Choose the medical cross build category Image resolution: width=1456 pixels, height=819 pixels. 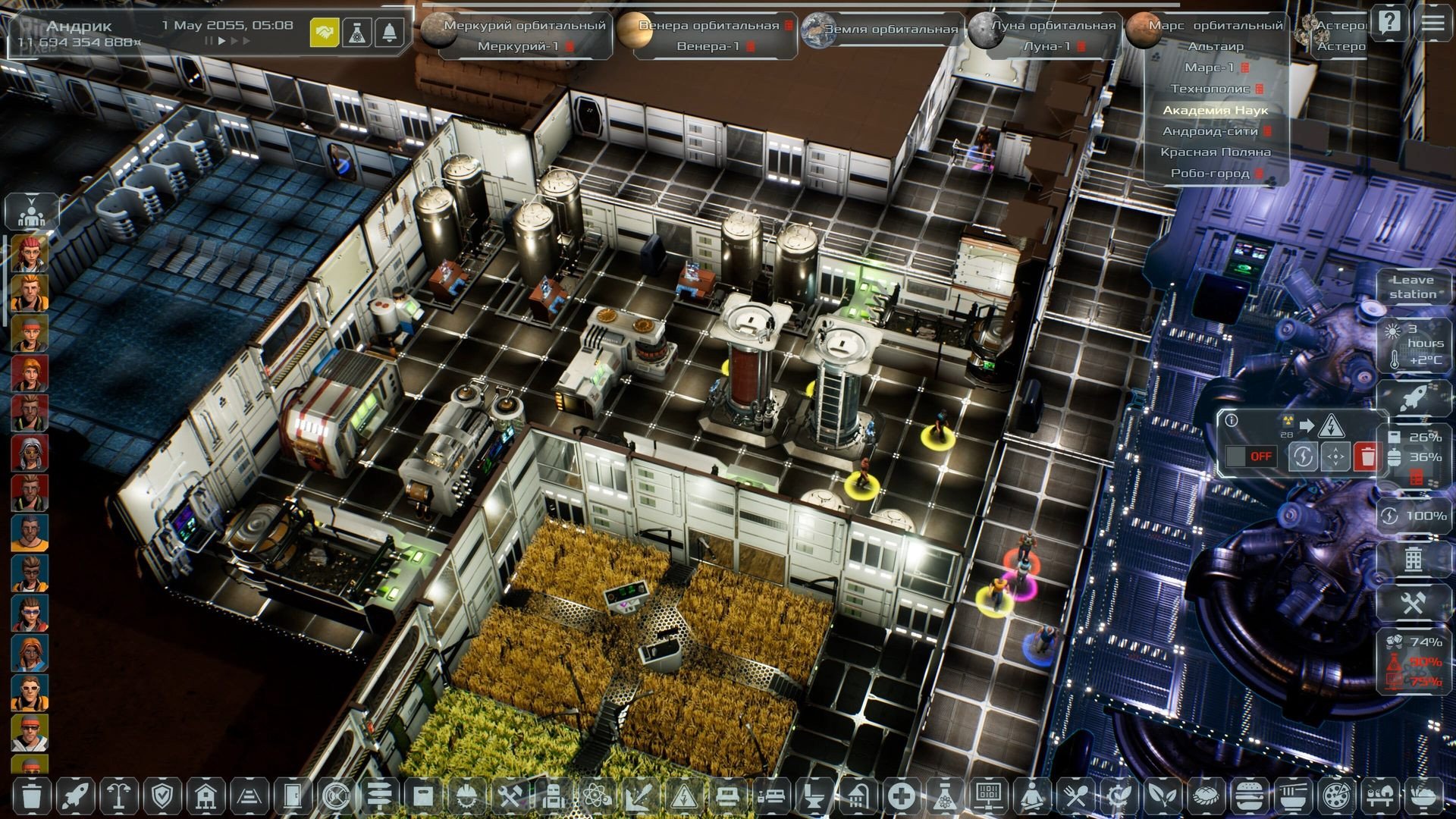(901, 796)
